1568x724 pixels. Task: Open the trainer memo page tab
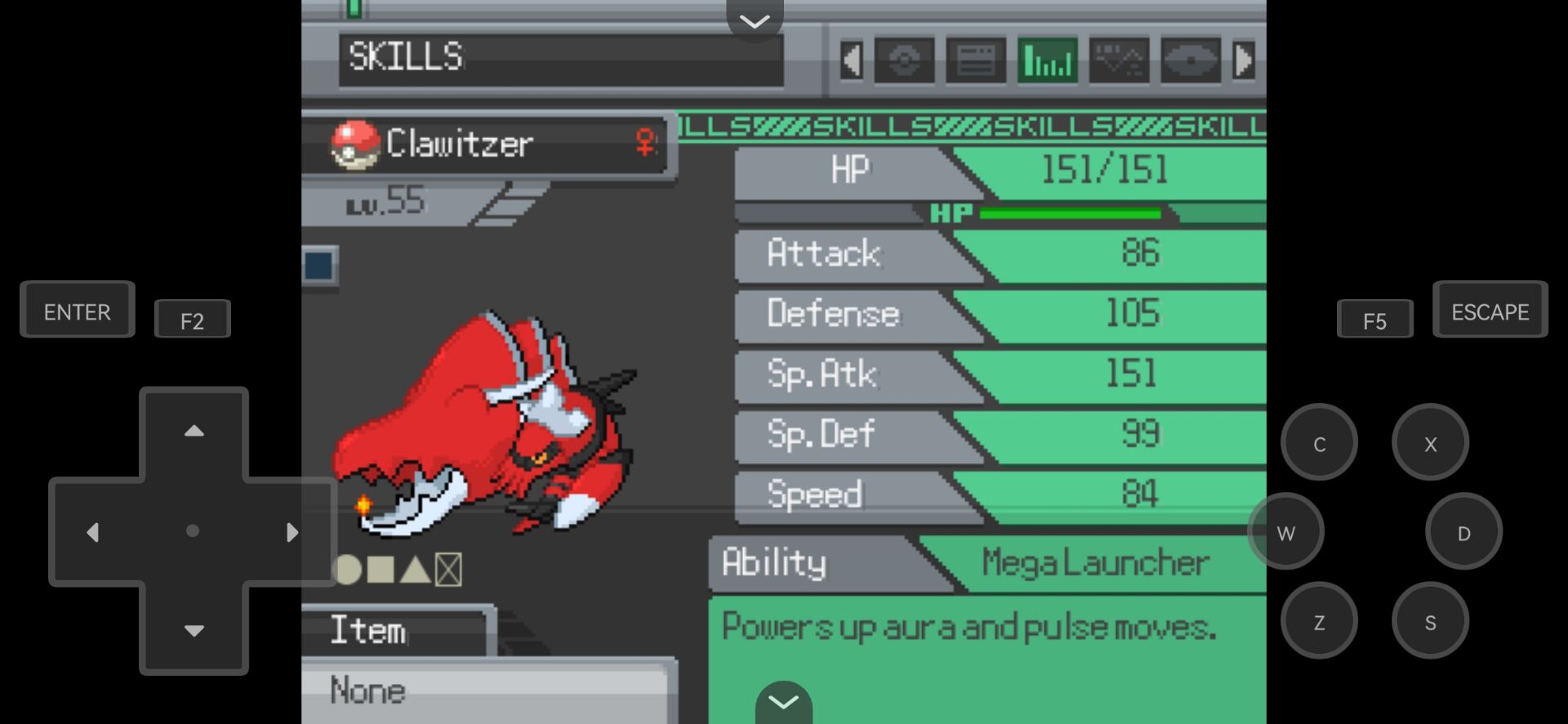click(x=976, y=60)
